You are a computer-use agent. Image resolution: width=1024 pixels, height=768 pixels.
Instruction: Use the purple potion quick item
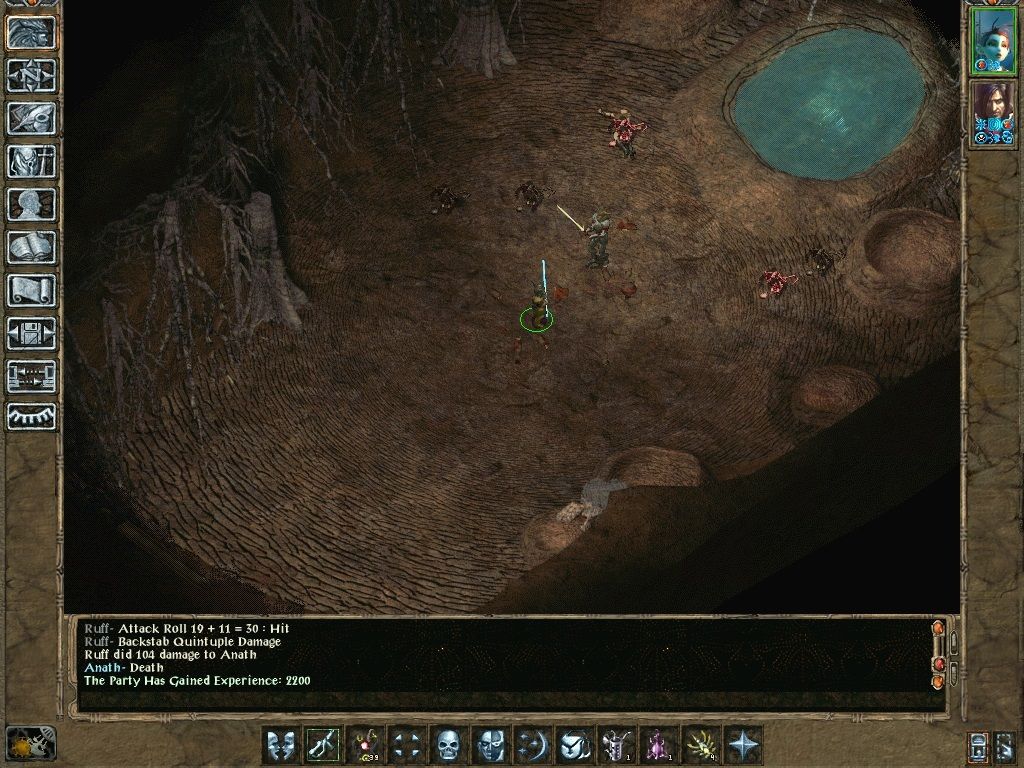click(657, 745)
